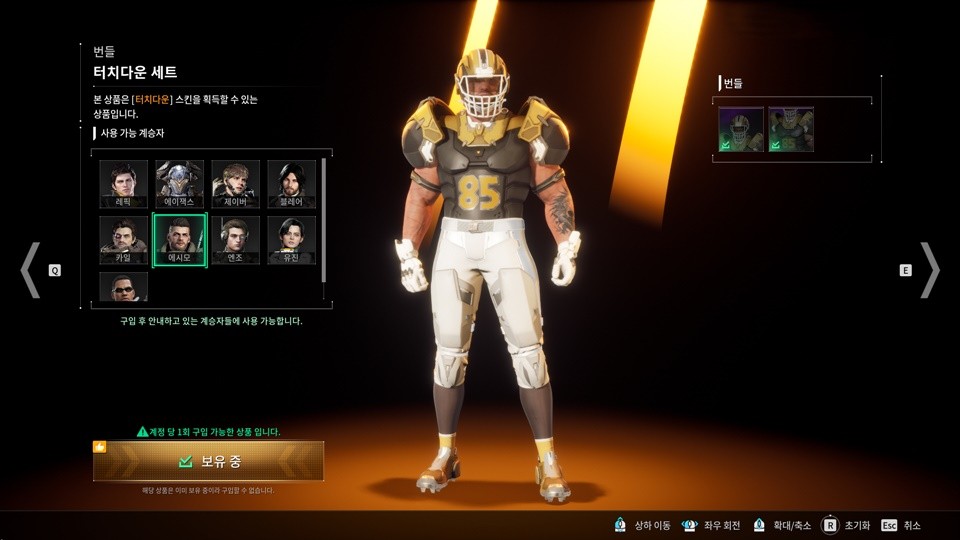Open the football helmet bundle item

[741, 129]
